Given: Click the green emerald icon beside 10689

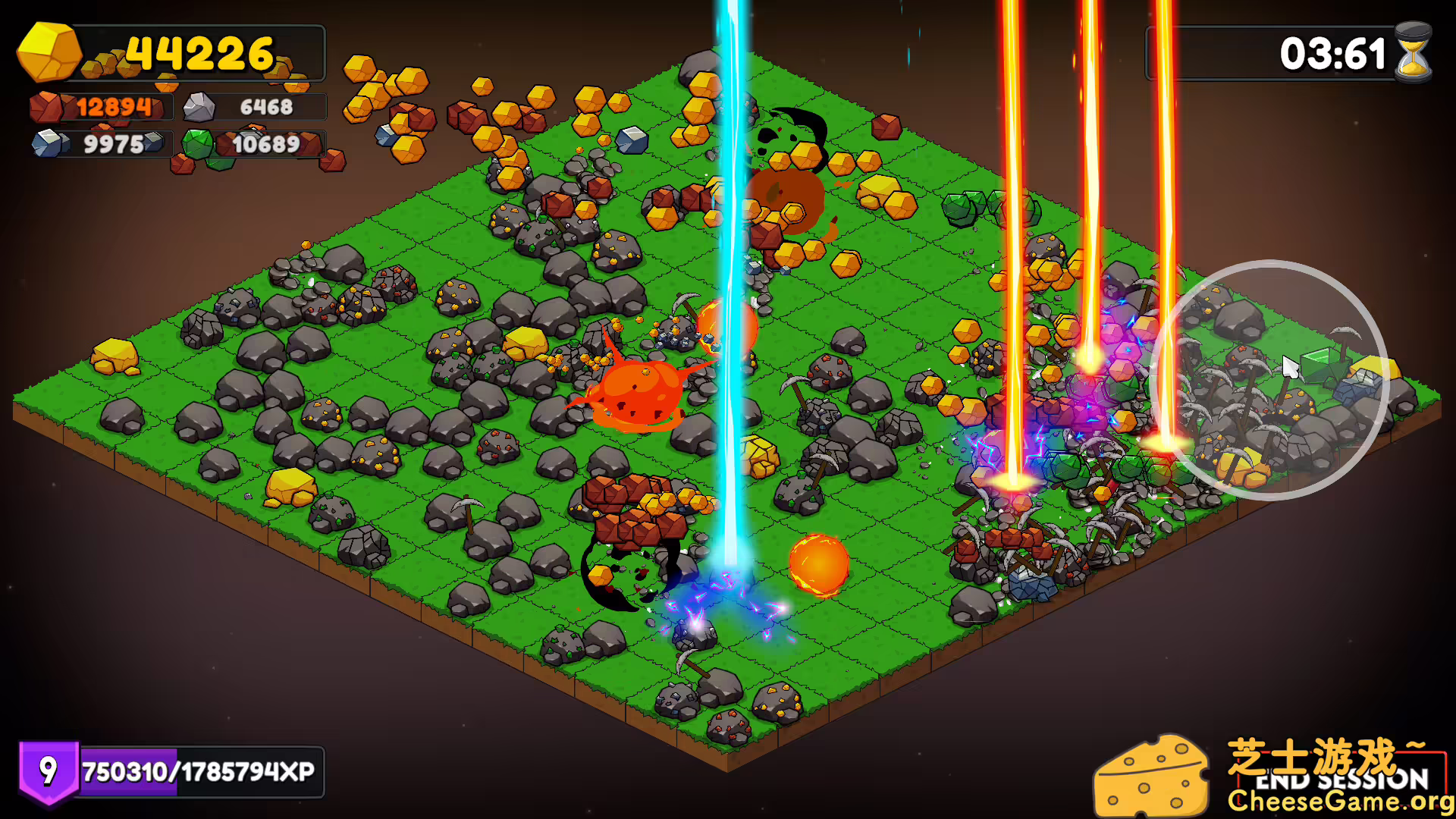Looking at the screenshot, I should click(199, 144).
